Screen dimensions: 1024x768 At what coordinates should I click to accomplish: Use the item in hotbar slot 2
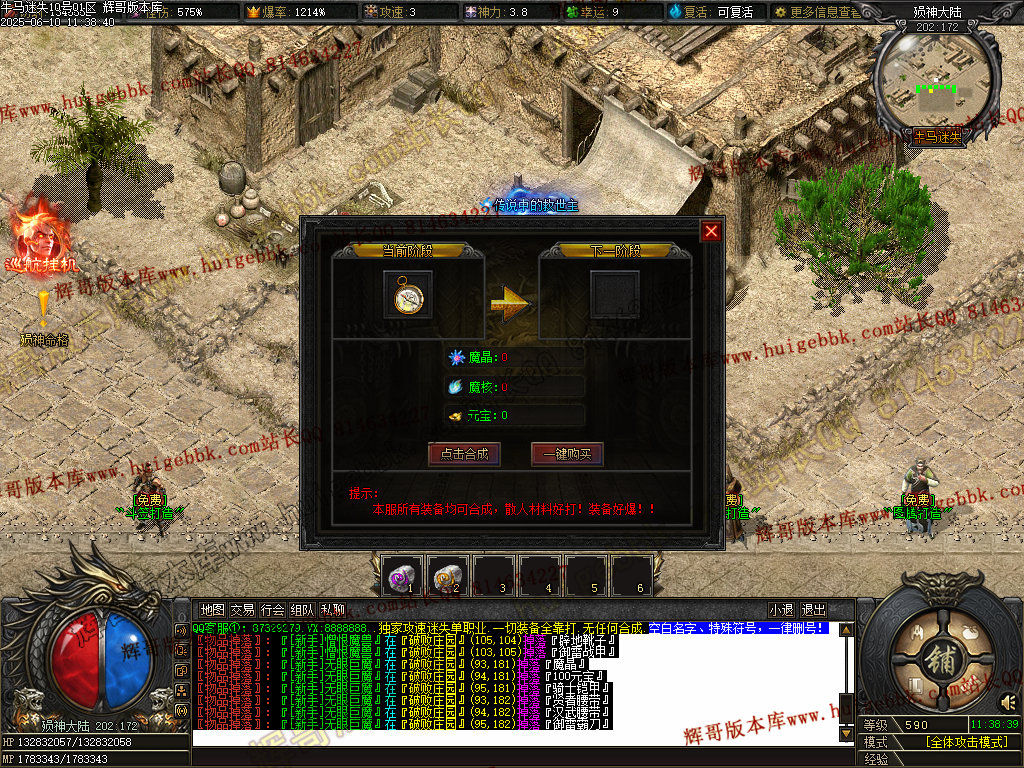click(449, 576)
